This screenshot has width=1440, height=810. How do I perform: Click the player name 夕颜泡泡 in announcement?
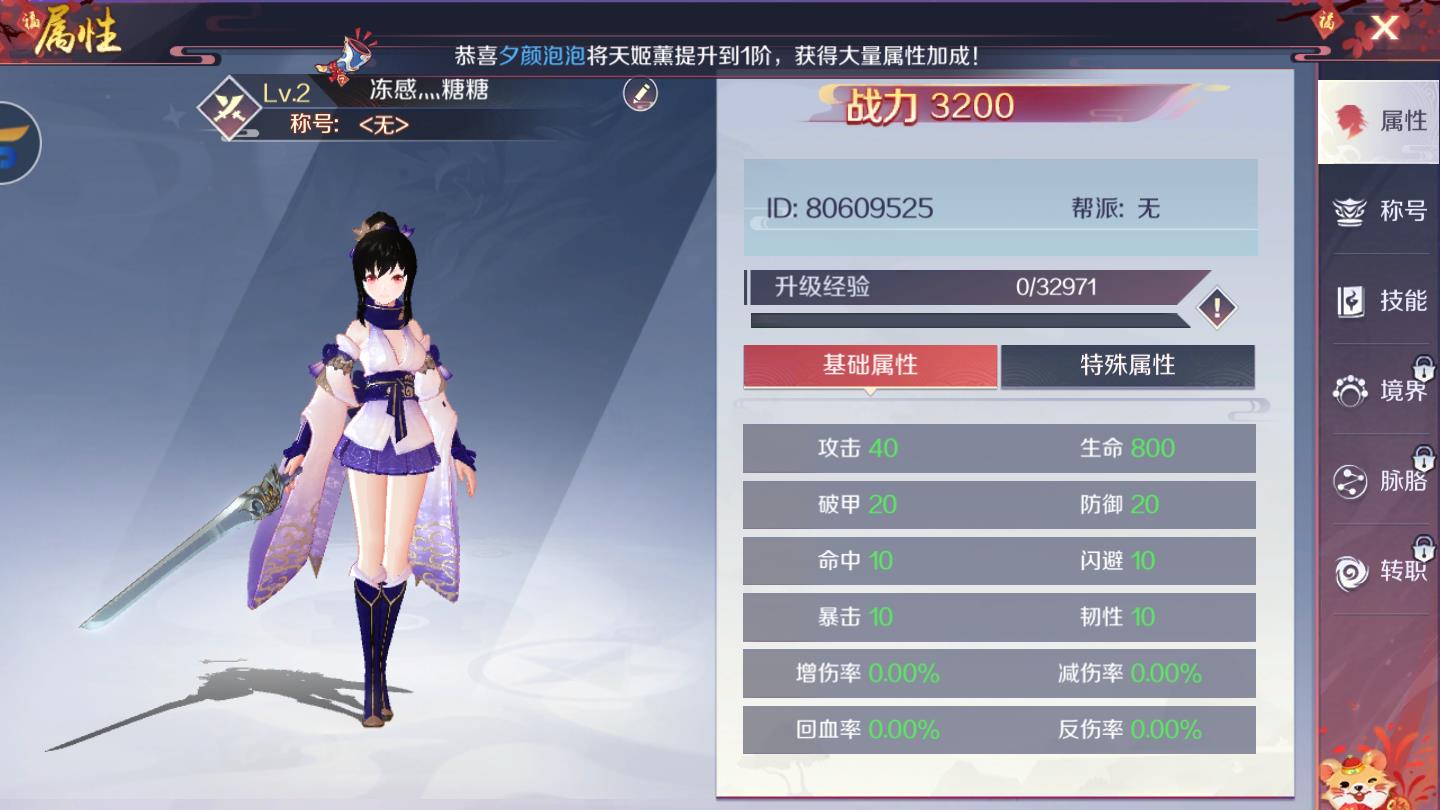542,56
